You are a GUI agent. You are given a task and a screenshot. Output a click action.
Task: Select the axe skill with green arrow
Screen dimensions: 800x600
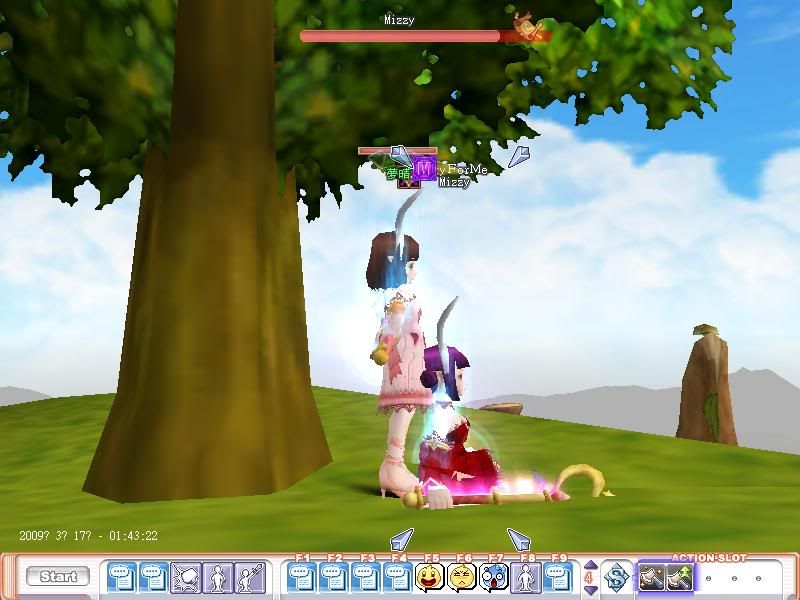click(680, 577)
